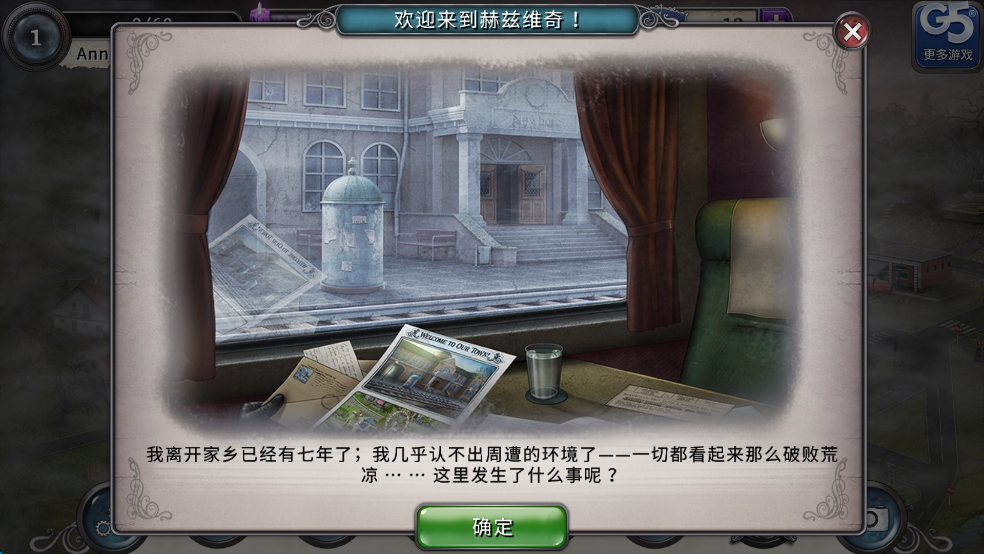Close the welcome dialog with the red X
This screenshot has height=554, width=984.
[x=852, y=33]
